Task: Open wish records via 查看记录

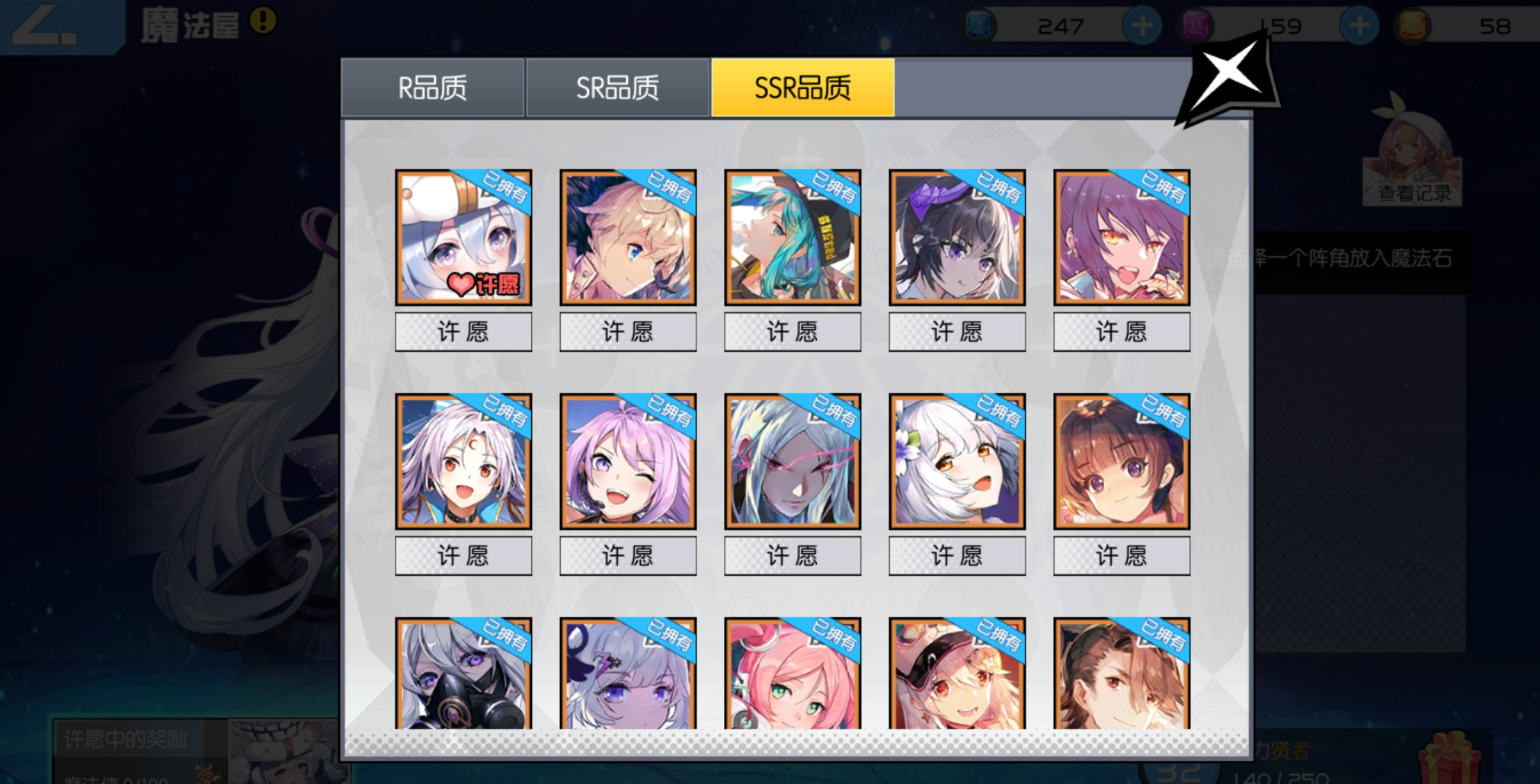Action: pos(1414,190)
